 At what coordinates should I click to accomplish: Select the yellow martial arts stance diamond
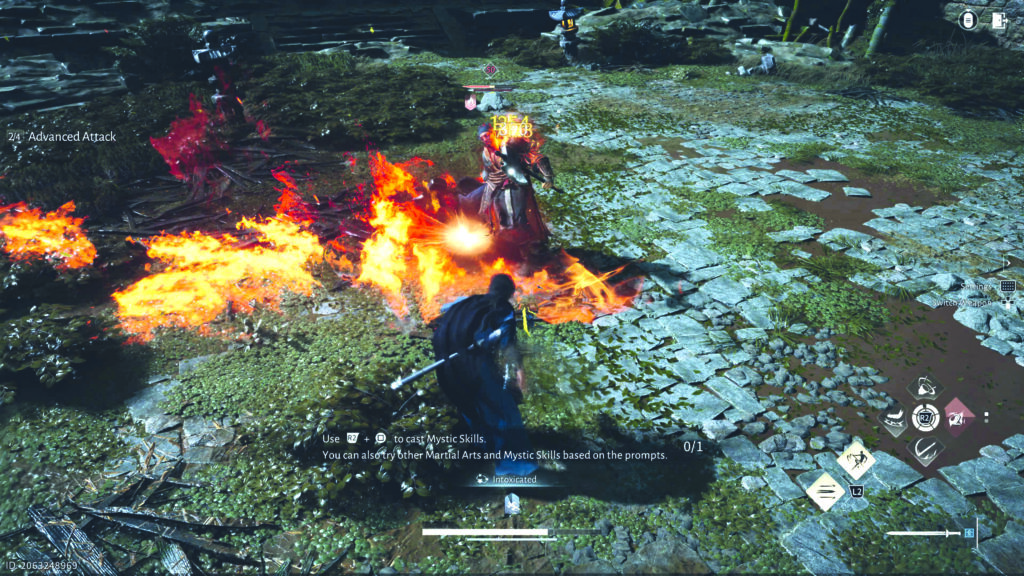coord(856,460)
